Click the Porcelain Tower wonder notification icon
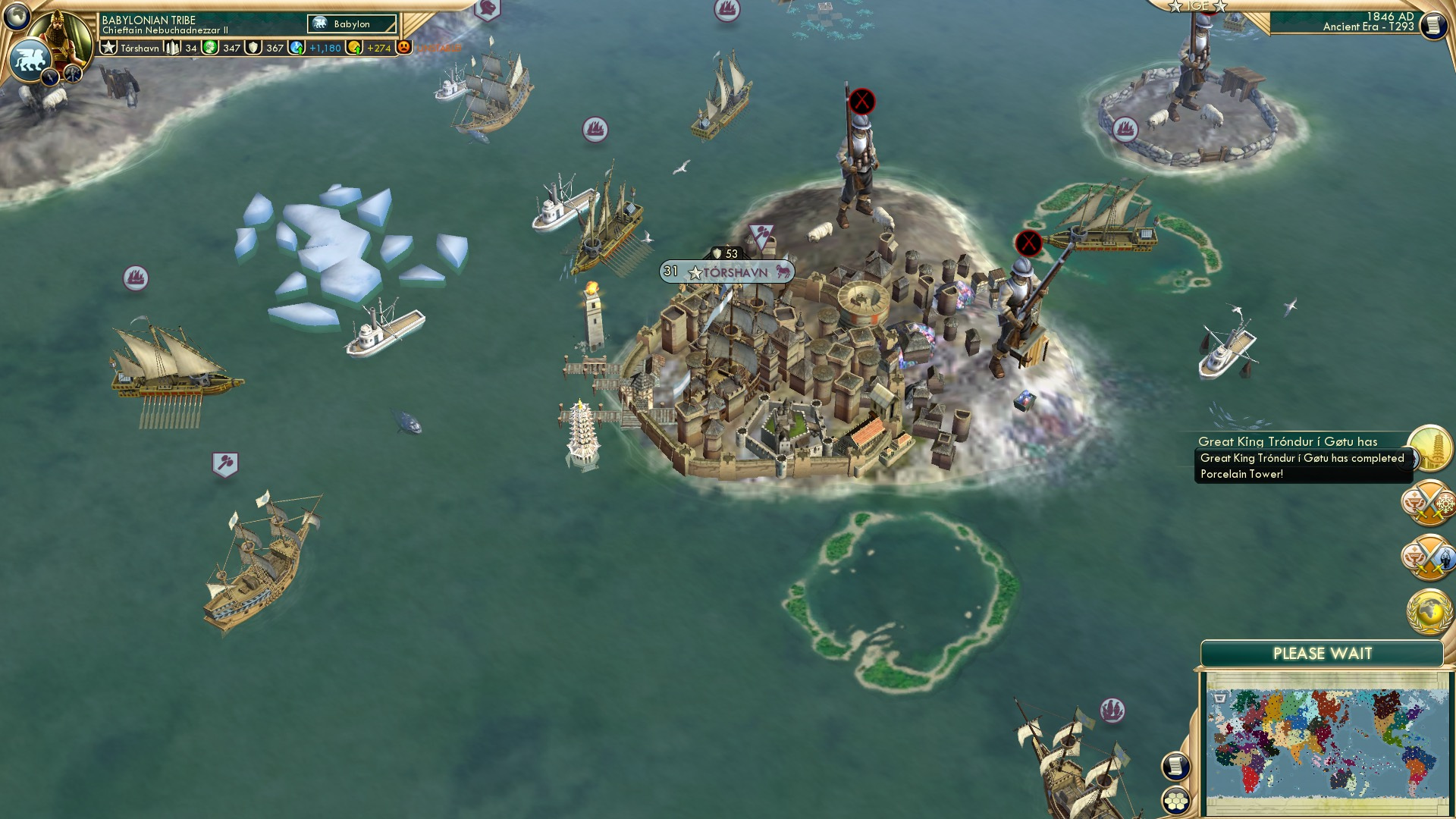Viewport: 1456px width, 819px height. pyautogui.click(x=1430, y=449)
